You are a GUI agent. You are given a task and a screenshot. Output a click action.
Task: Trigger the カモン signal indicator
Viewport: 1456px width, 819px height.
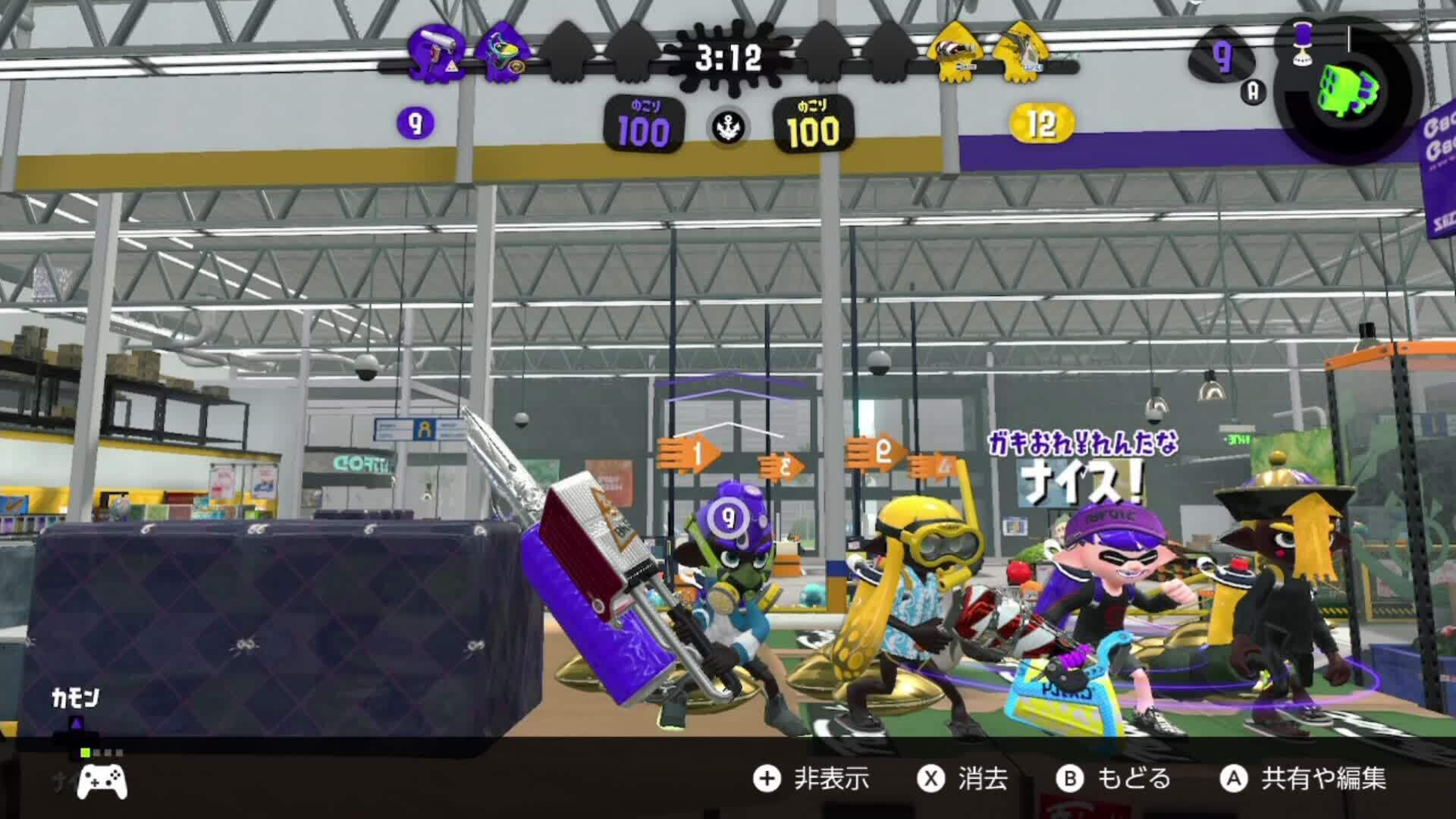click(x=75, y=698)
